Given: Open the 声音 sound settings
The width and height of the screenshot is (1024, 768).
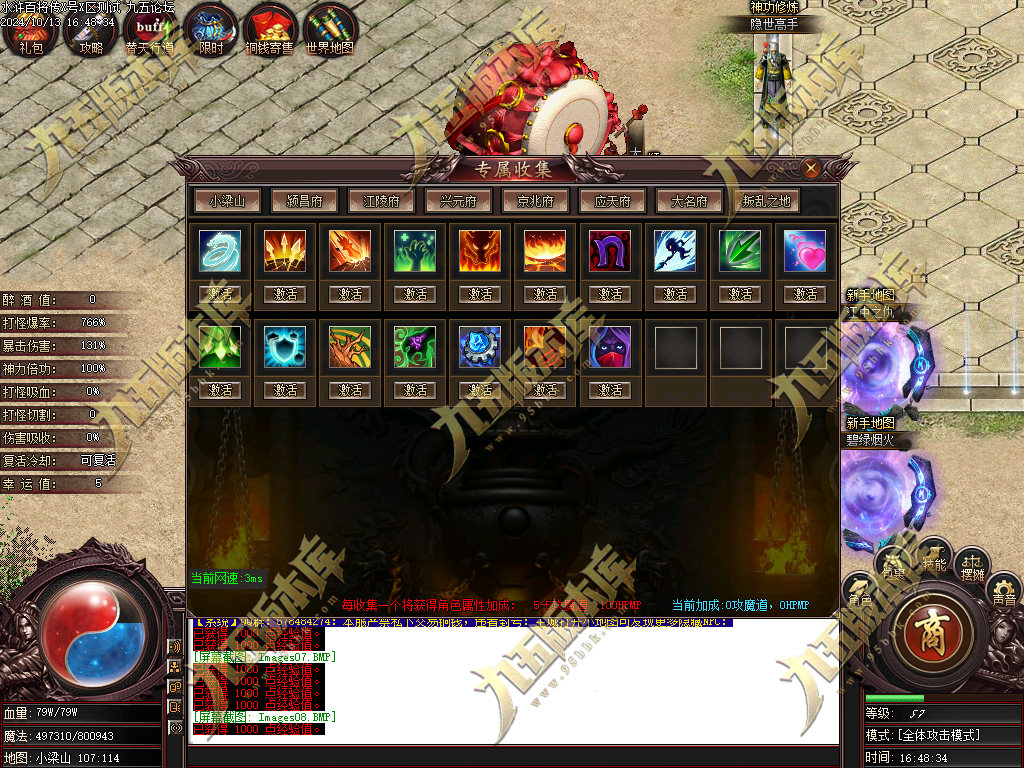Looking at the screenshot, I should click(x=1004, y=592).
